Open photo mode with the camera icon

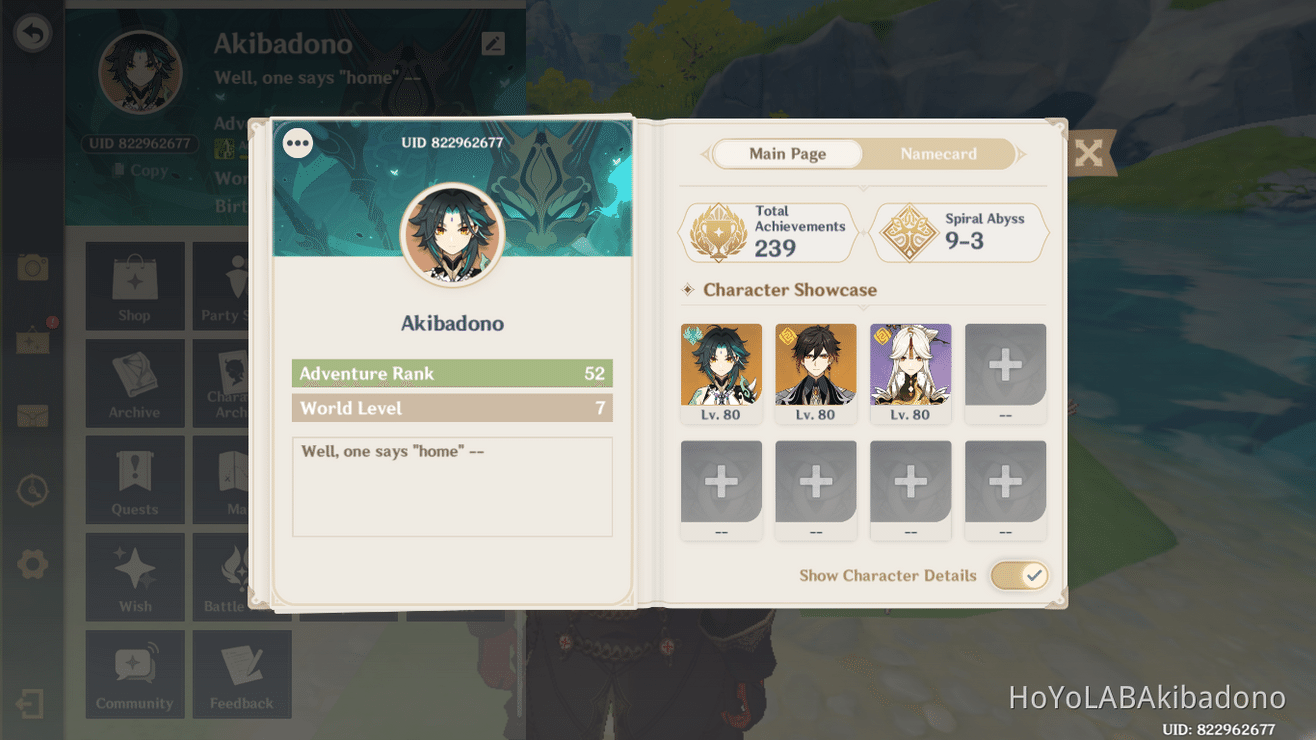pyautogui.click(x=33, y=267)
